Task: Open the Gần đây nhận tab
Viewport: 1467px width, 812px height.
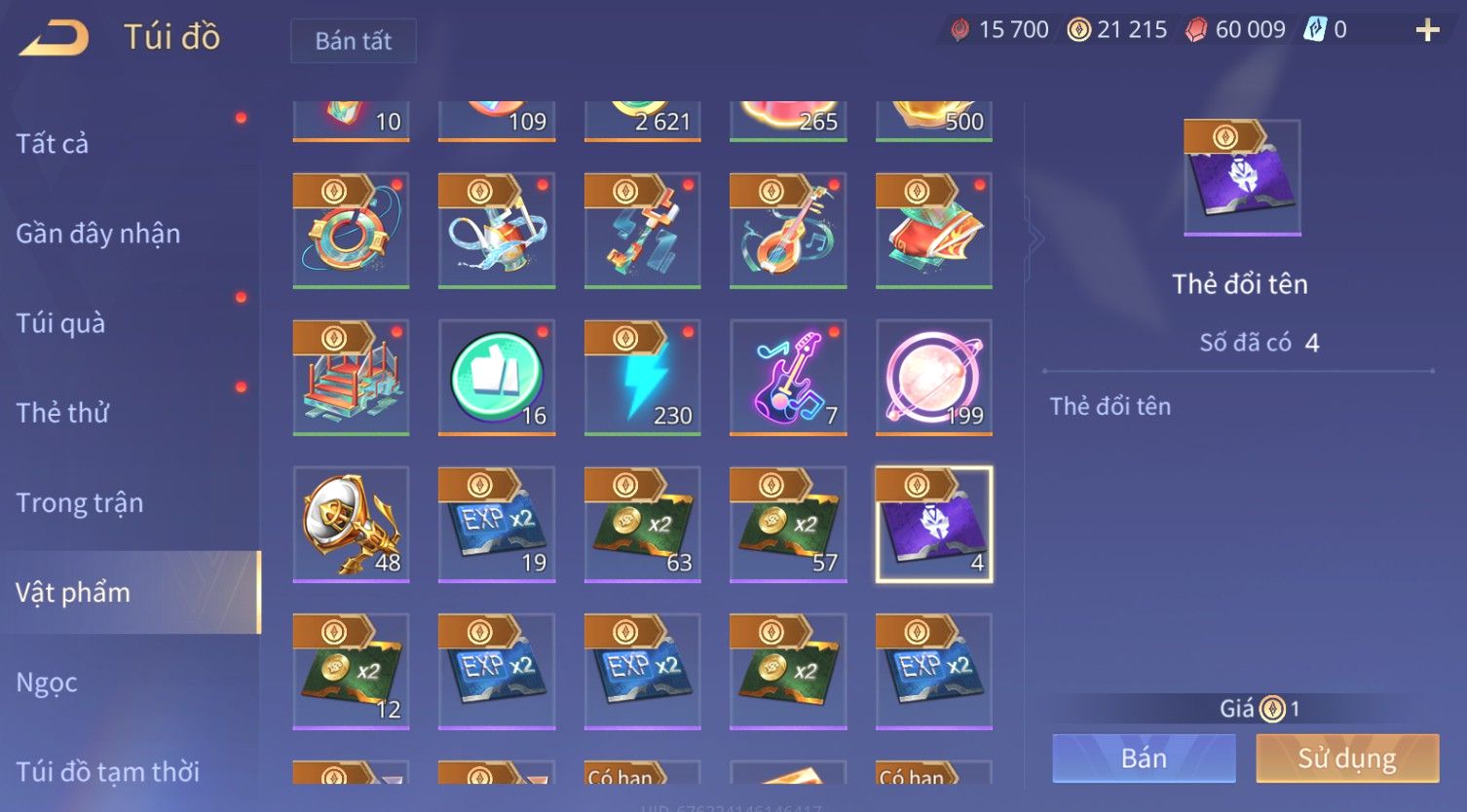Action: click(x=98, y=234)
